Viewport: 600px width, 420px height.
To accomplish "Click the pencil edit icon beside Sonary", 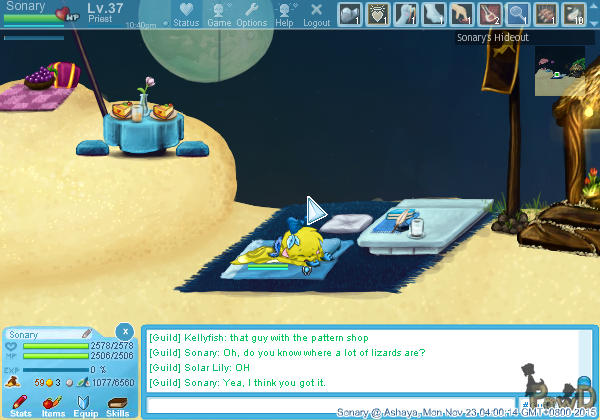I will [87, 333].
